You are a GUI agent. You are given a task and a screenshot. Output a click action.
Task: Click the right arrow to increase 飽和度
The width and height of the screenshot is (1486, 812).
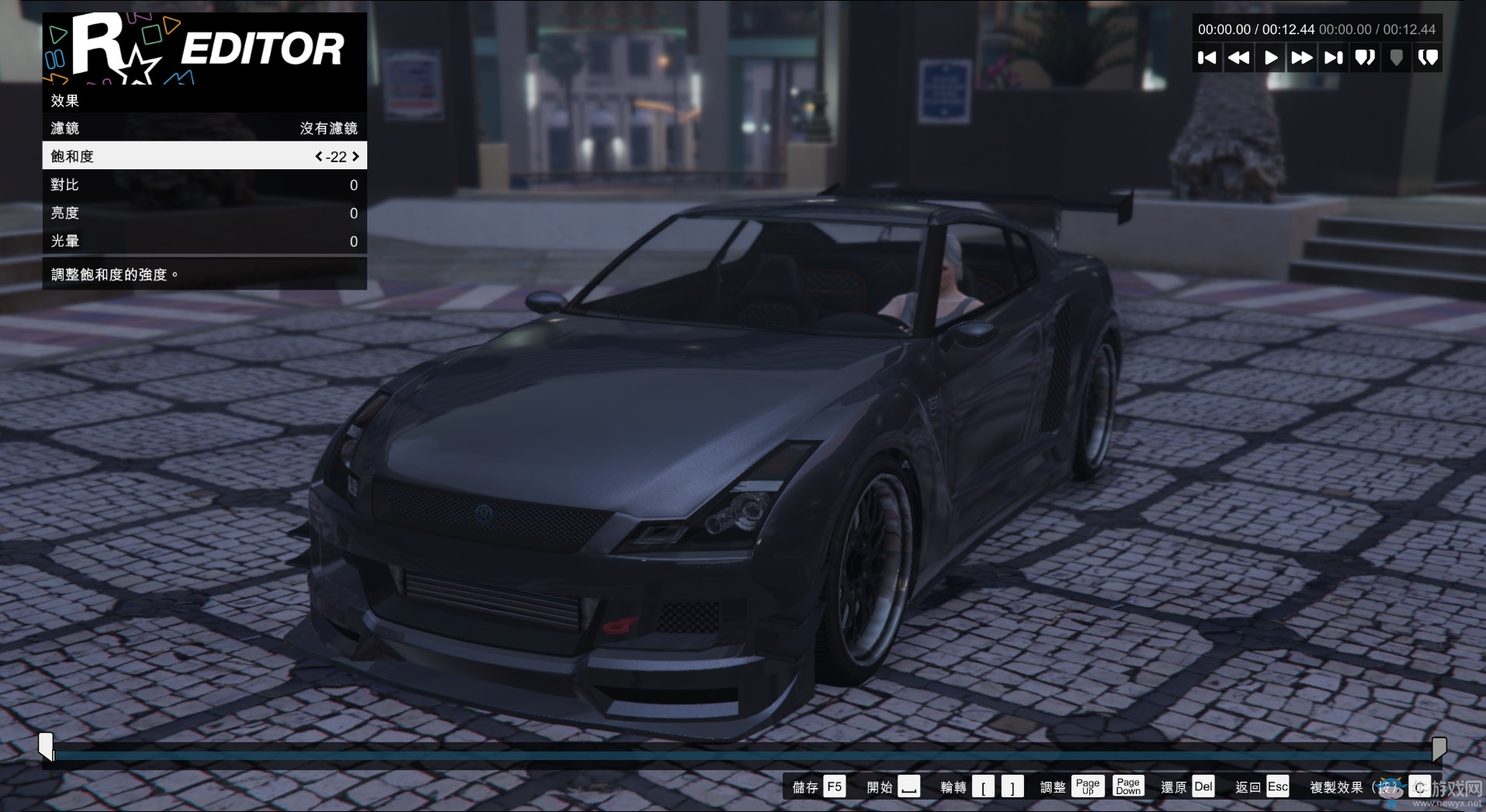pos(356,155)
